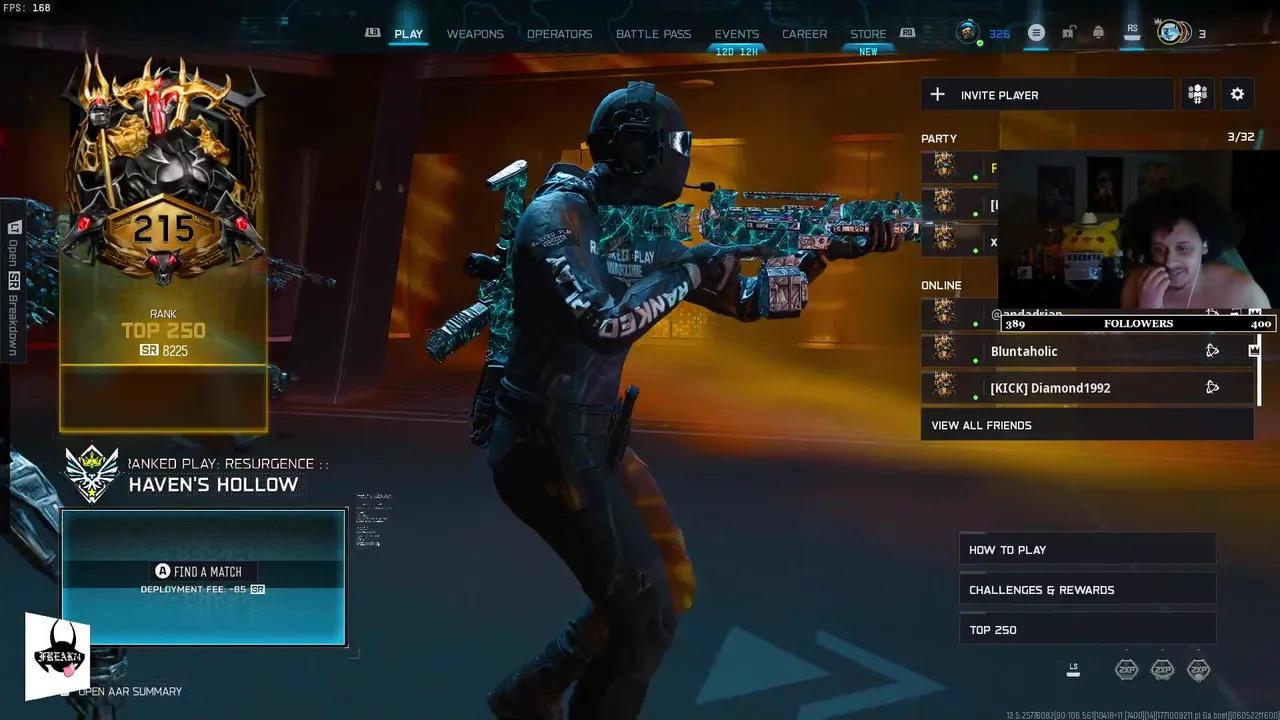
Task: Click Find a Match tile
Action: click(204, 577)
